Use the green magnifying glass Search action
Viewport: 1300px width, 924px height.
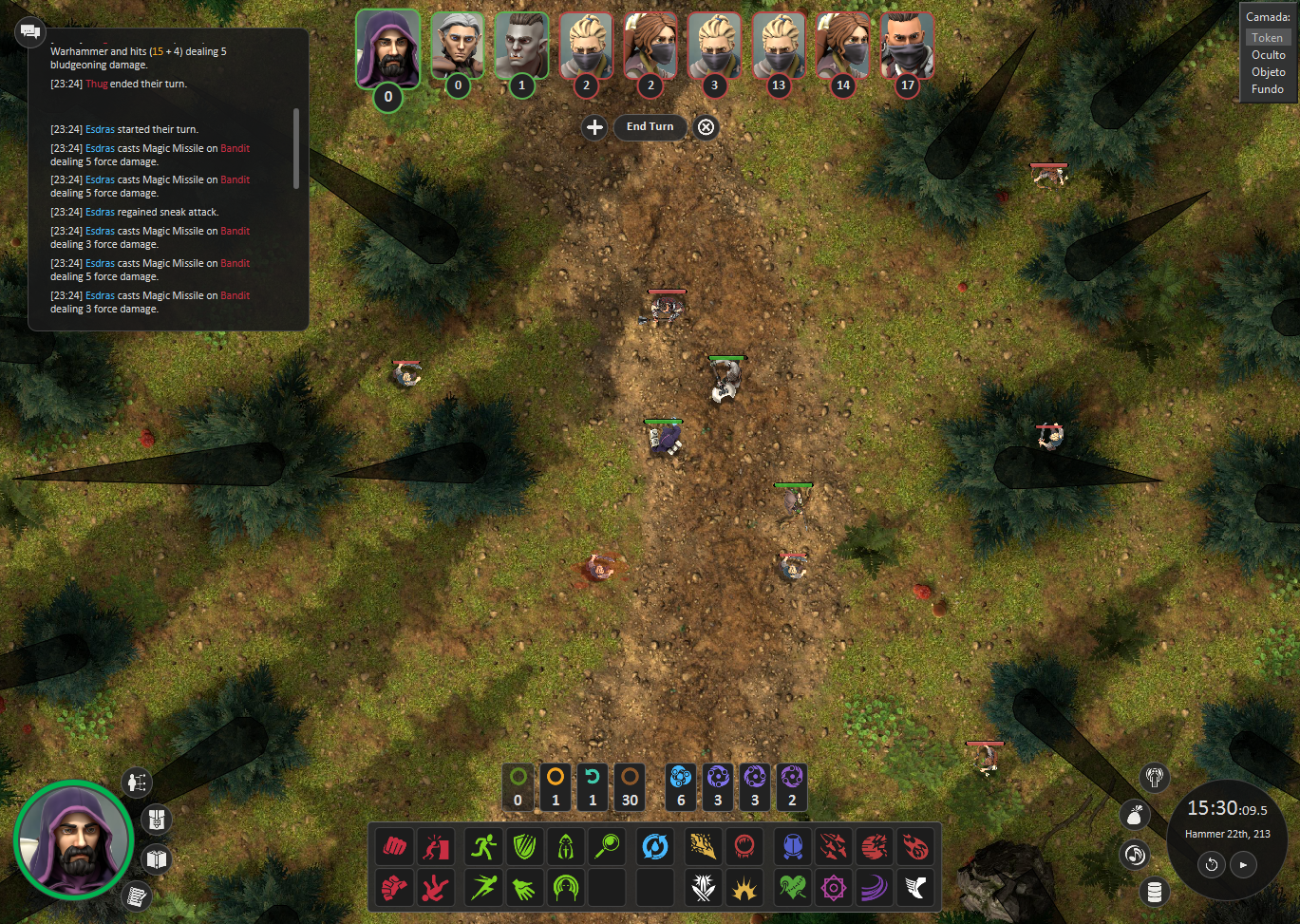pos(608,845)
